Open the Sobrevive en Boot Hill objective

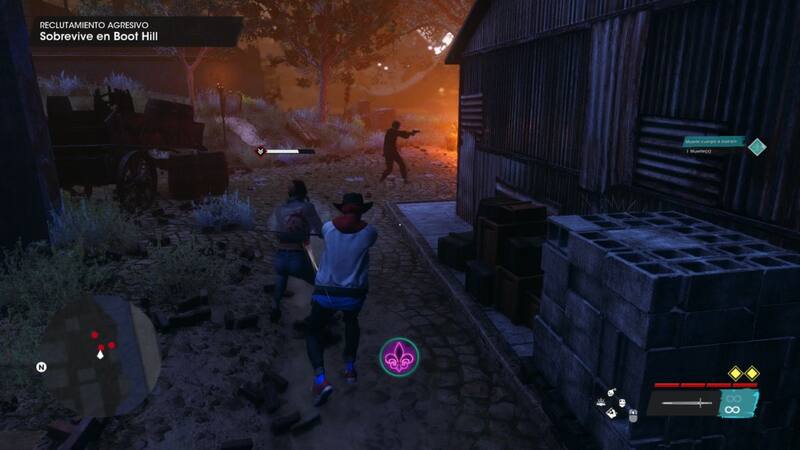[x=98, y=37]
